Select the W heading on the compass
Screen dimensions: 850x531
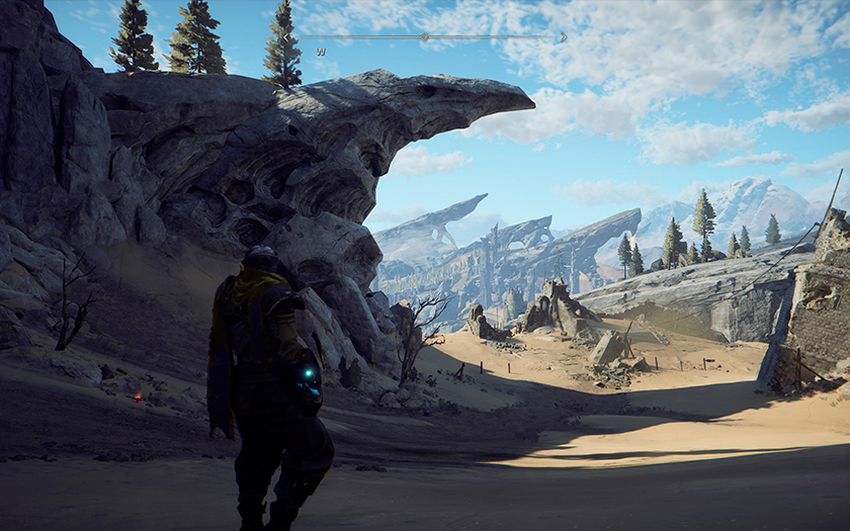[321, 50]
